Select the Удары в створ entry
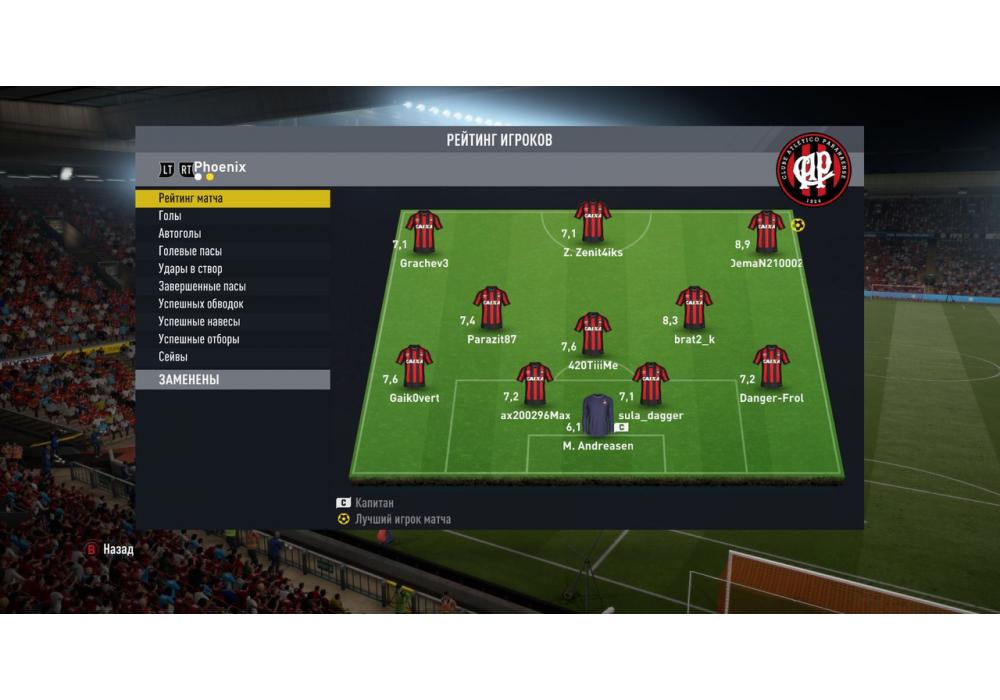 point(232,269)
